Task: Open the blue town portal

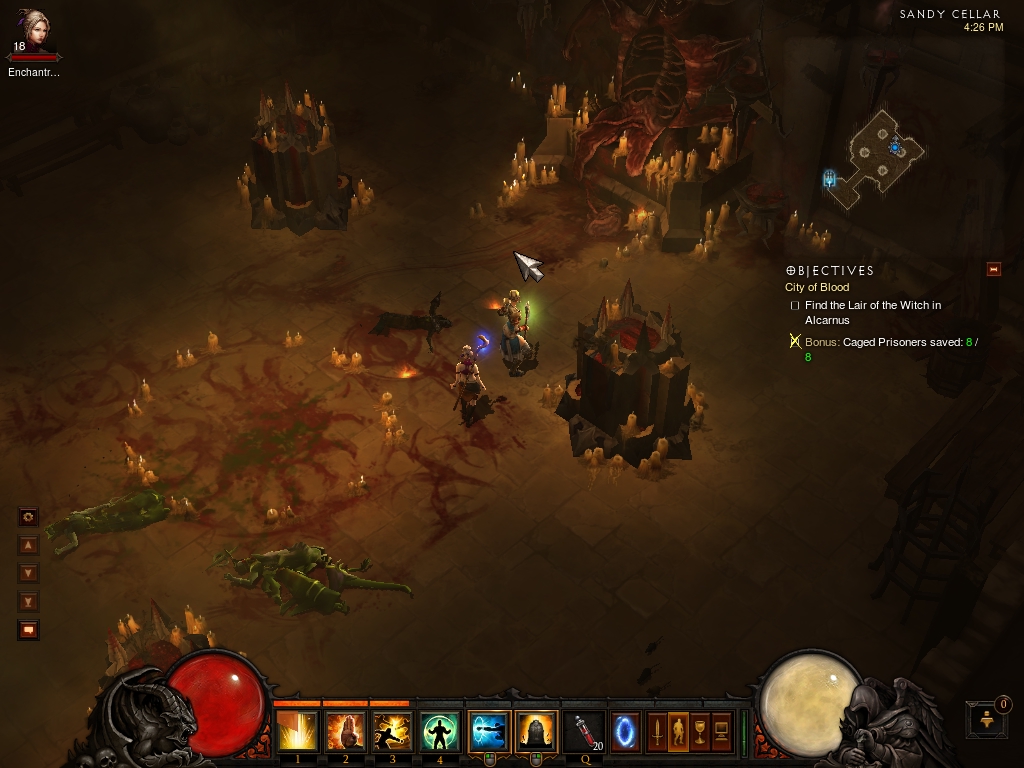Action: tap(626, 731)
